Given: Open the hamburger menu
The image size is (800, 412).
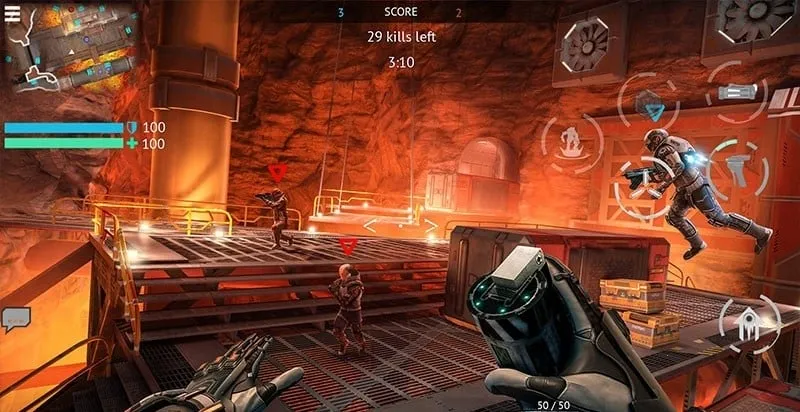Looking at the screenshot, I should click(x=13, y=13).
